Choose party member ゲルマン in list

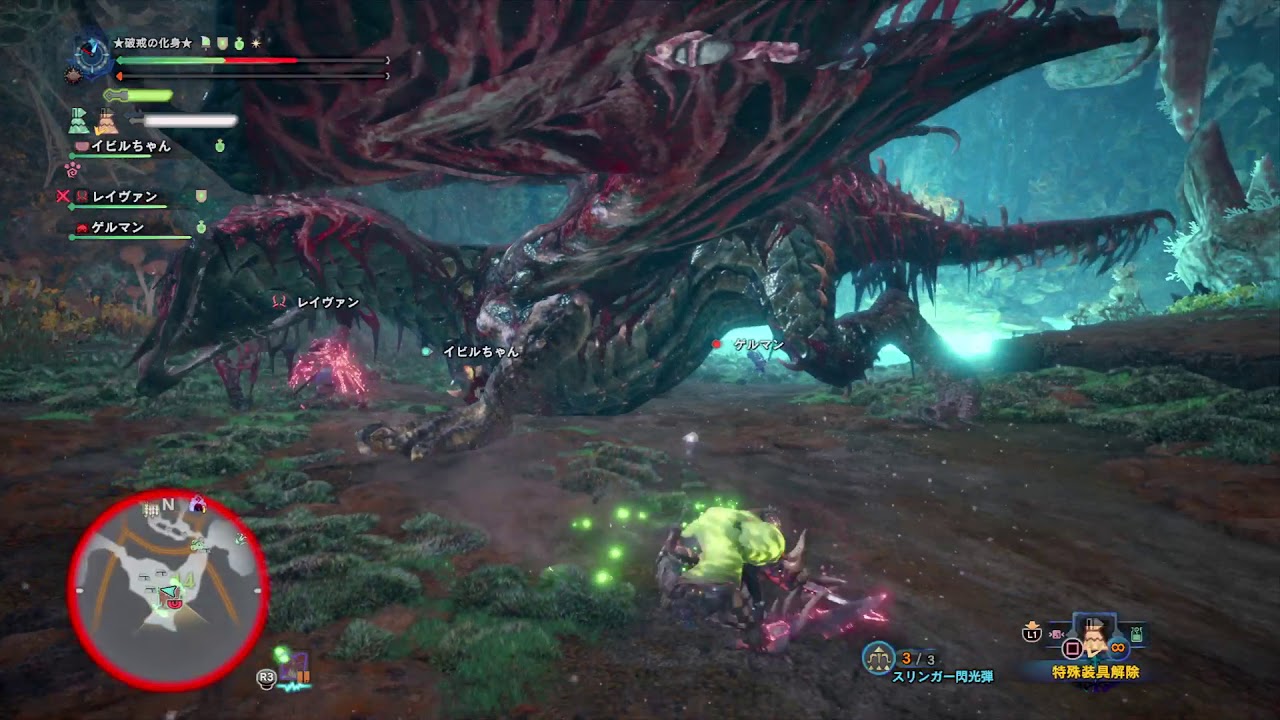[117, 228]
